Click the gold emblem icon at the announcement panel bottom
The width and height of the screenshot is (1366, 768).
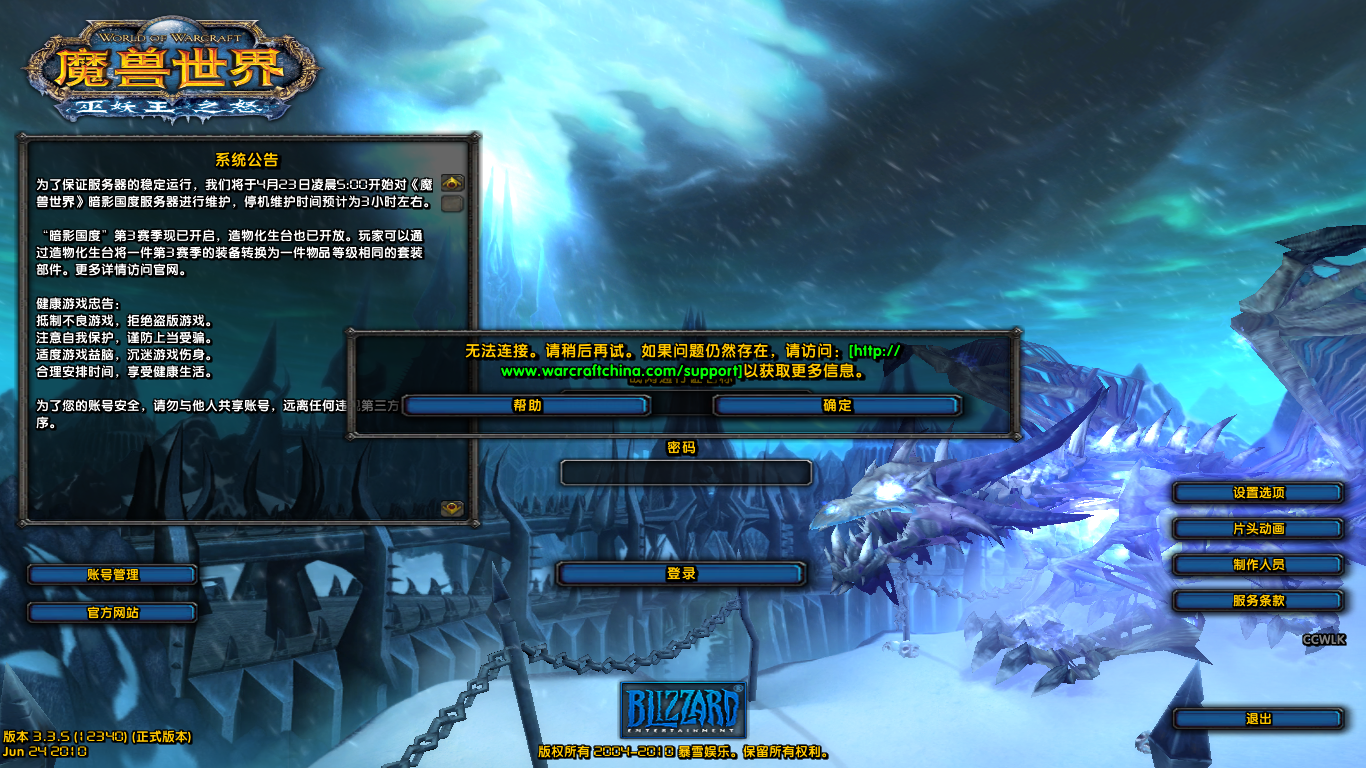tap(455, 506)
